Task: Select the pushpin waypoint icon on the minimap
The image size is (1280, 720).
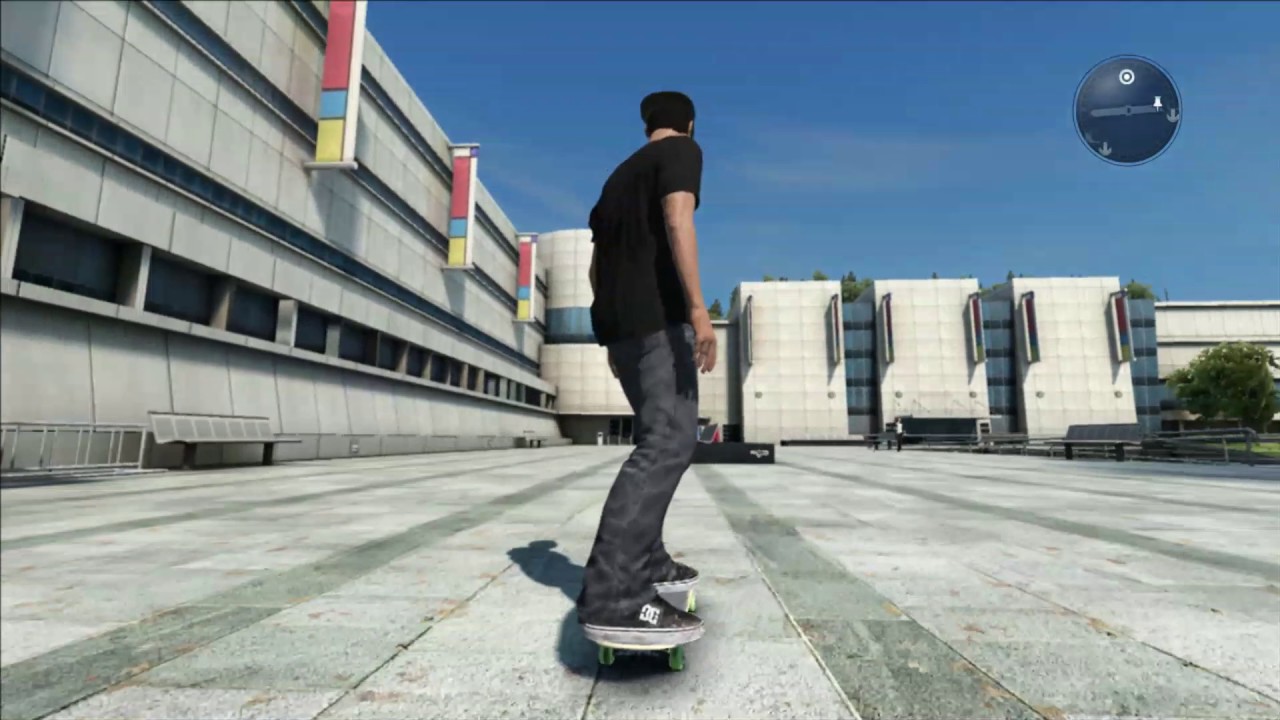Action: (1157, 103)
